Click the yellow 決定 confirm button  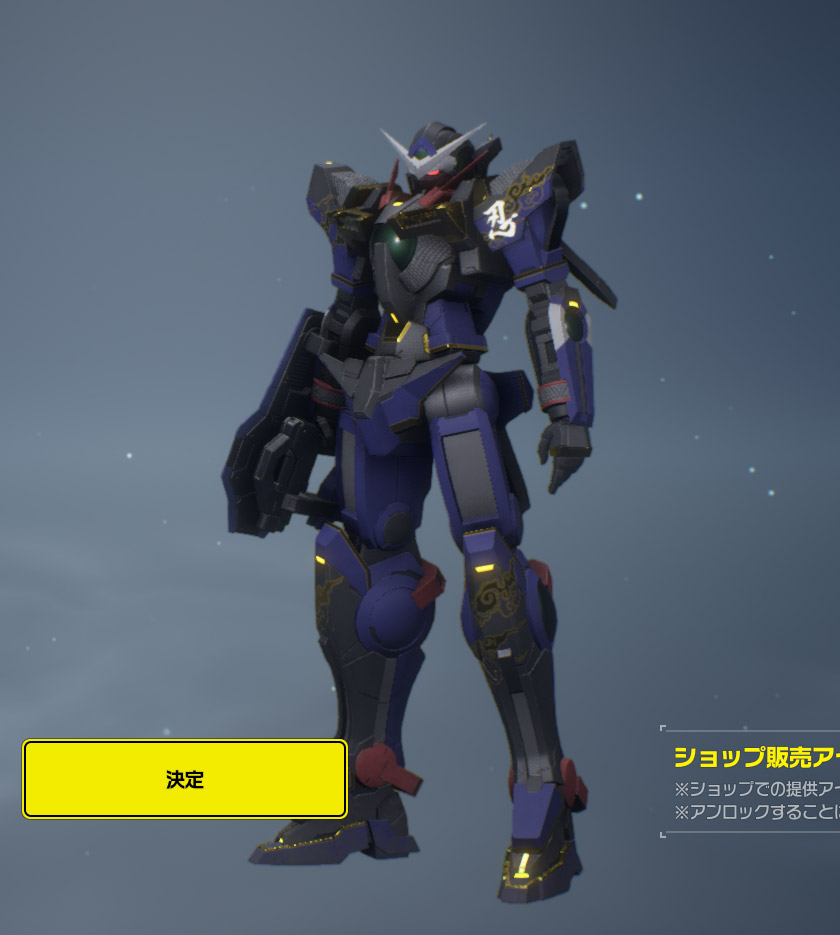pos(185,779)
